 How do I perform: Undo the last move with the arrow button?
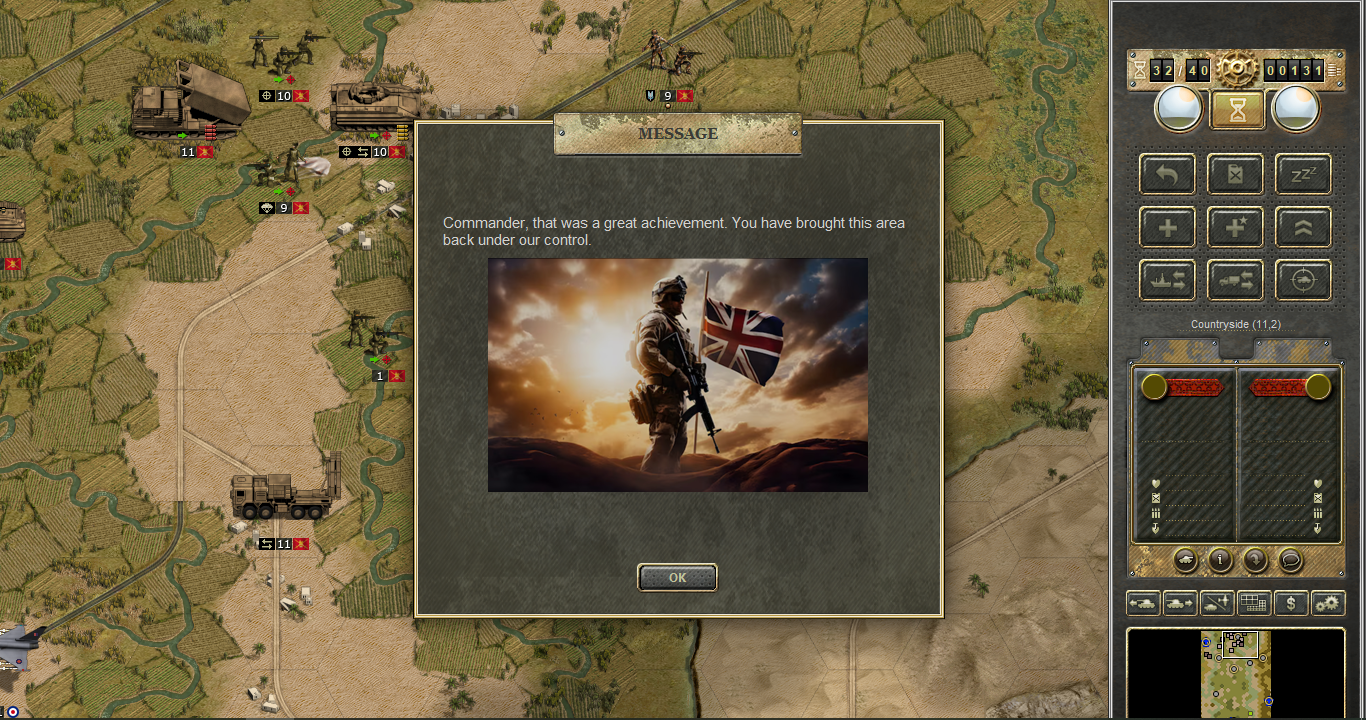(x=1167, y=175)
